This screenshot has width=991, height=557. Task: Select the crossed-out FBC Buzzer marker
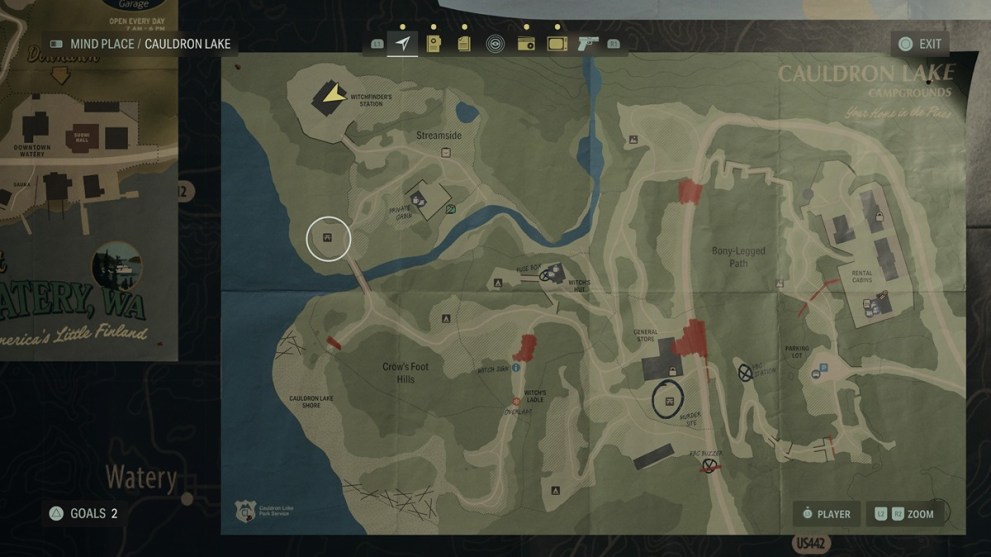709,465
